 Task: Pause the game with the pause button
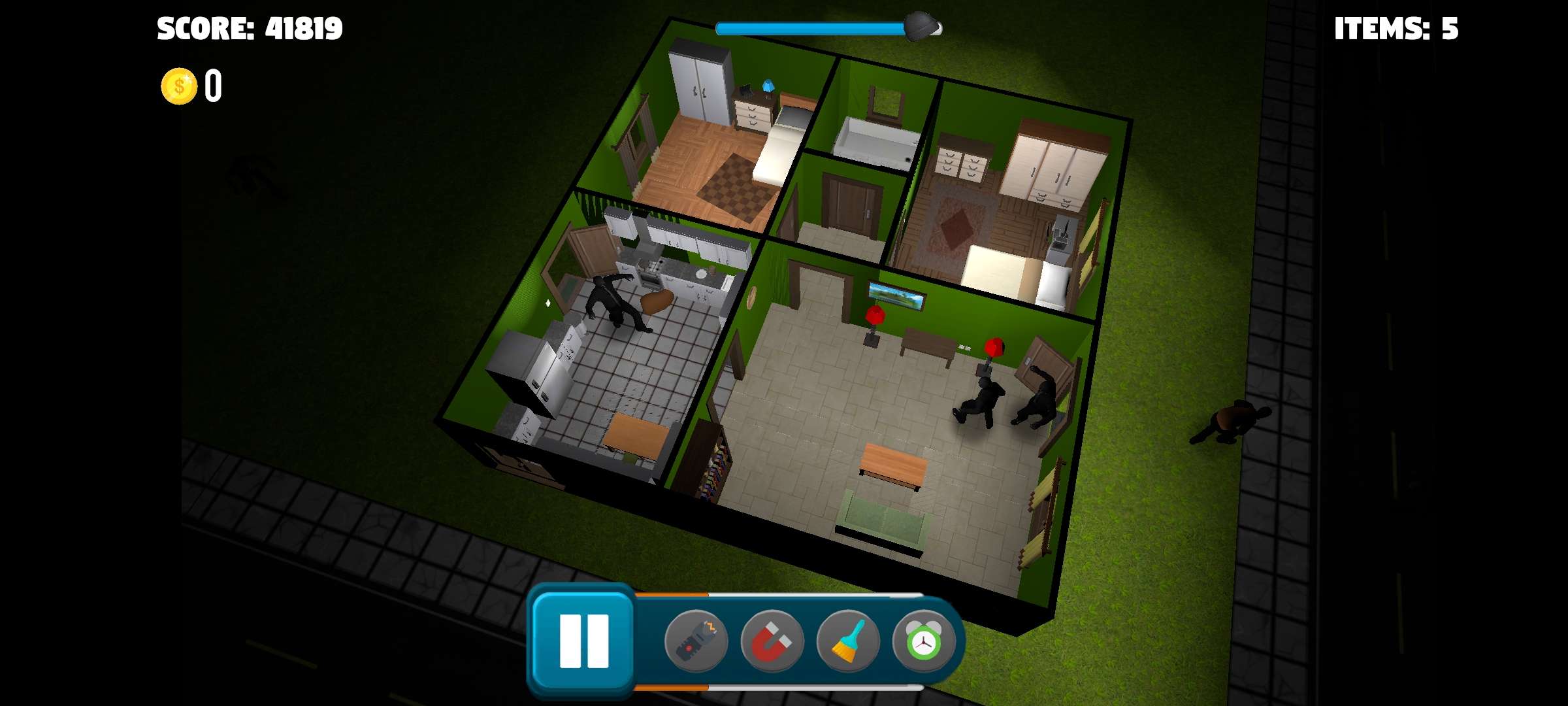click(583, 641)
